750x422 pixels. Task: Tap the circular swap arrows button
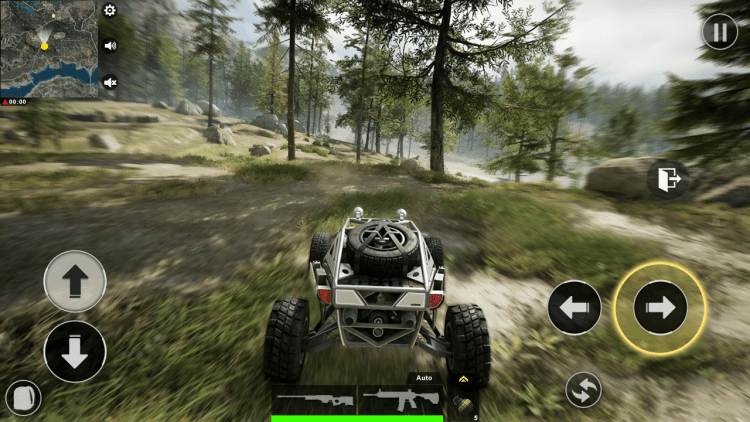tap(583, 389)
